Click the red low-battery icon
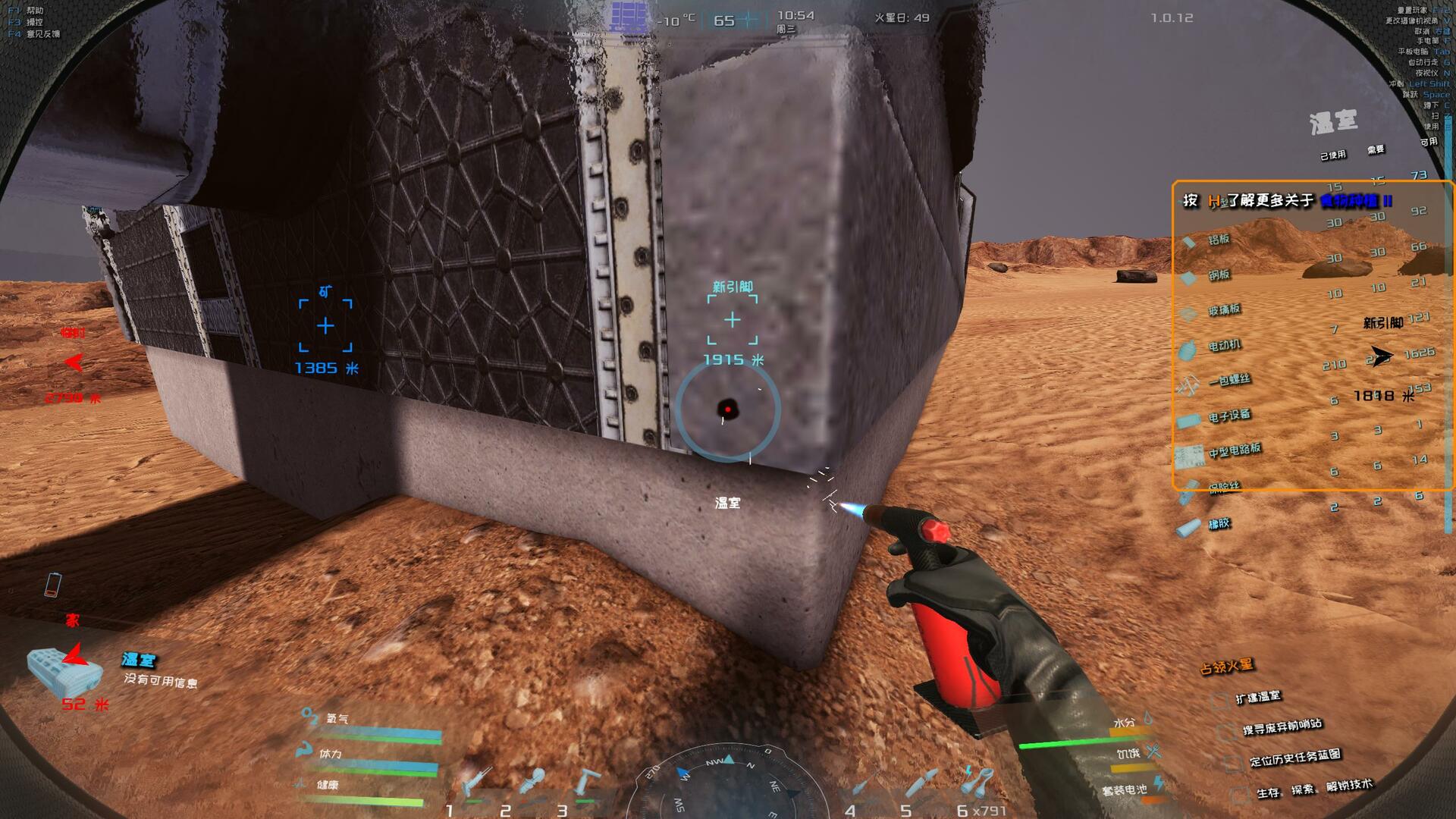The width and height of the screenshot is (1456, 819). 52,585
